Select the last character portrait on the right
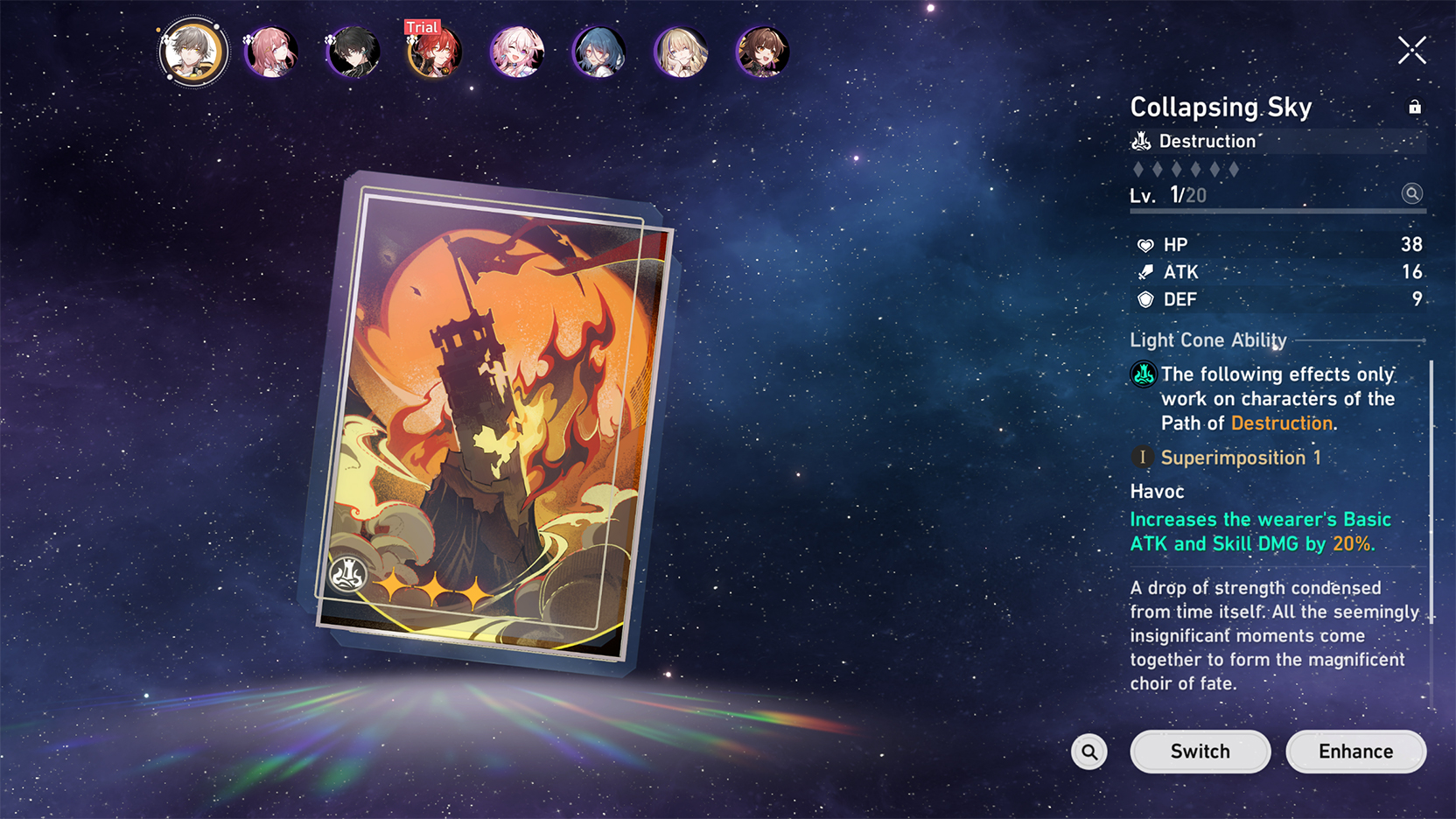Viewport: 1456px width, 819px height. (765, 52)
